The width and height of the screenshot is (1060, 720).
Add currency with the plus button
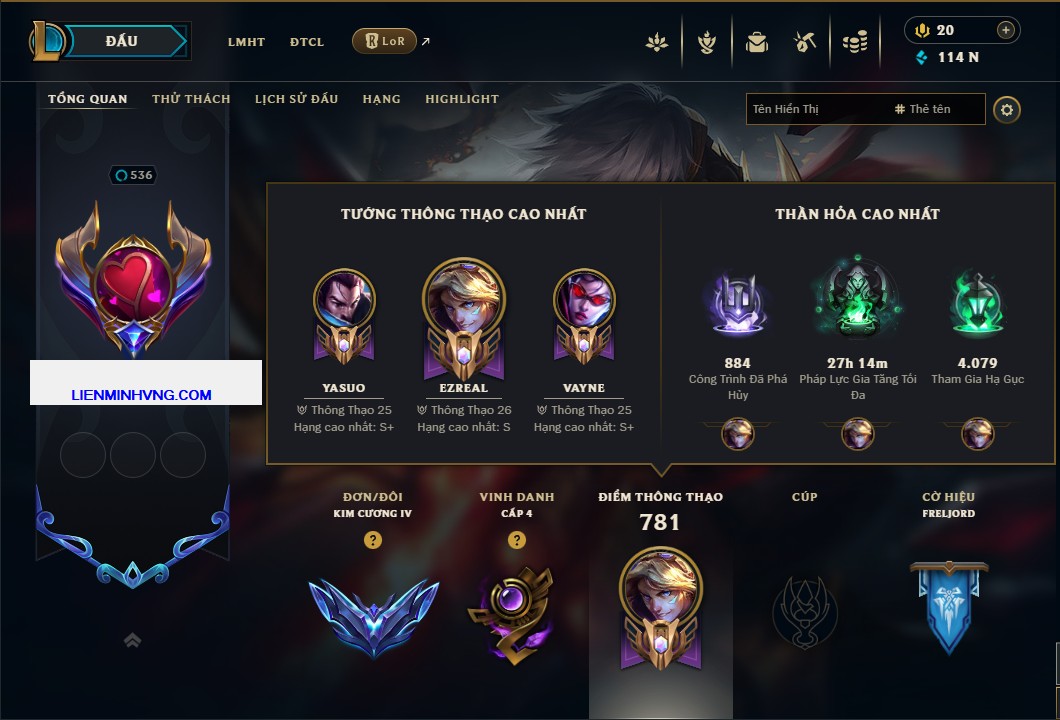click(1006, 30)
